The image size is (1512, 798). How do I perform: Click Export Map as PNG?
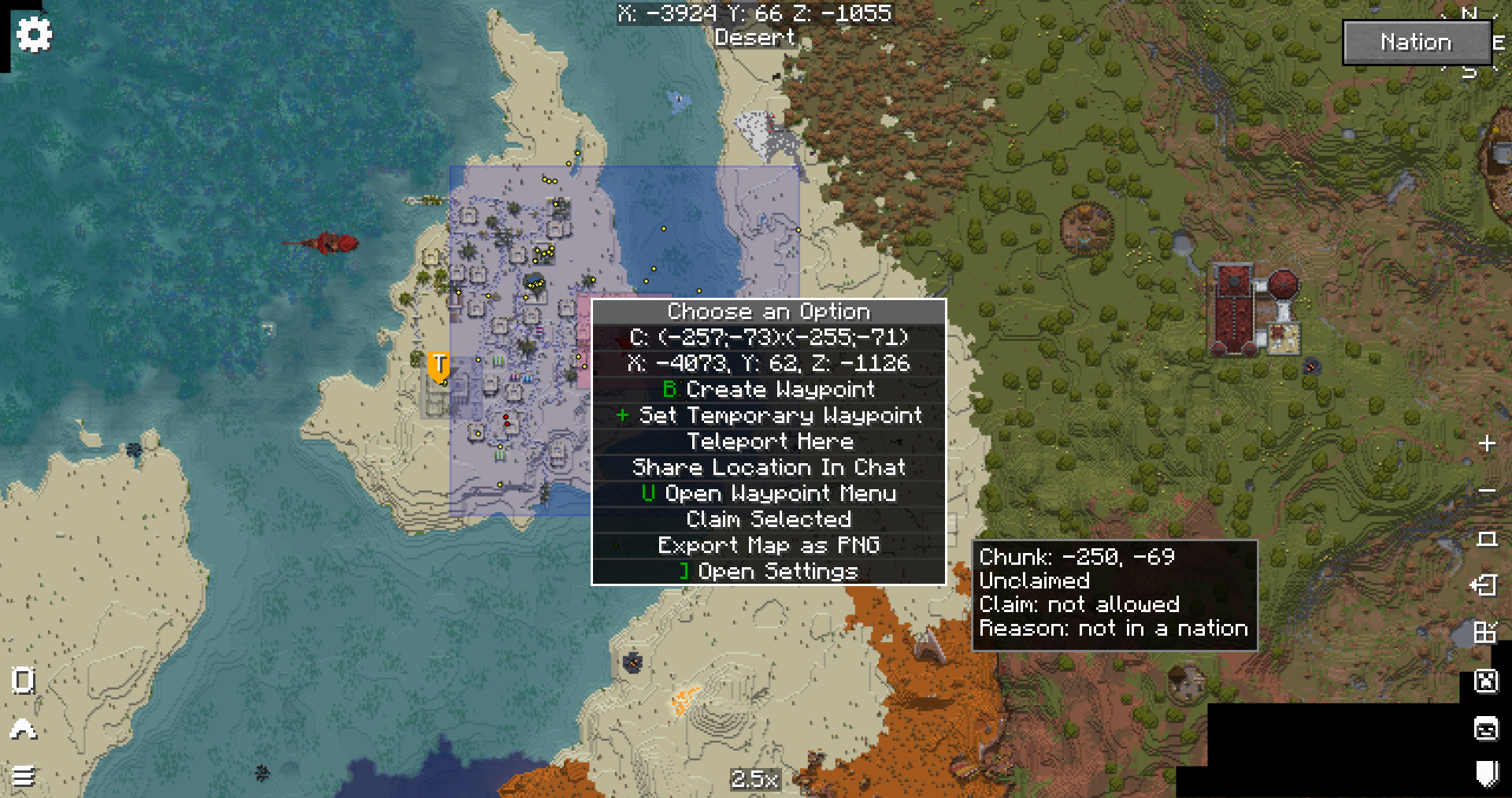(769, 545)
